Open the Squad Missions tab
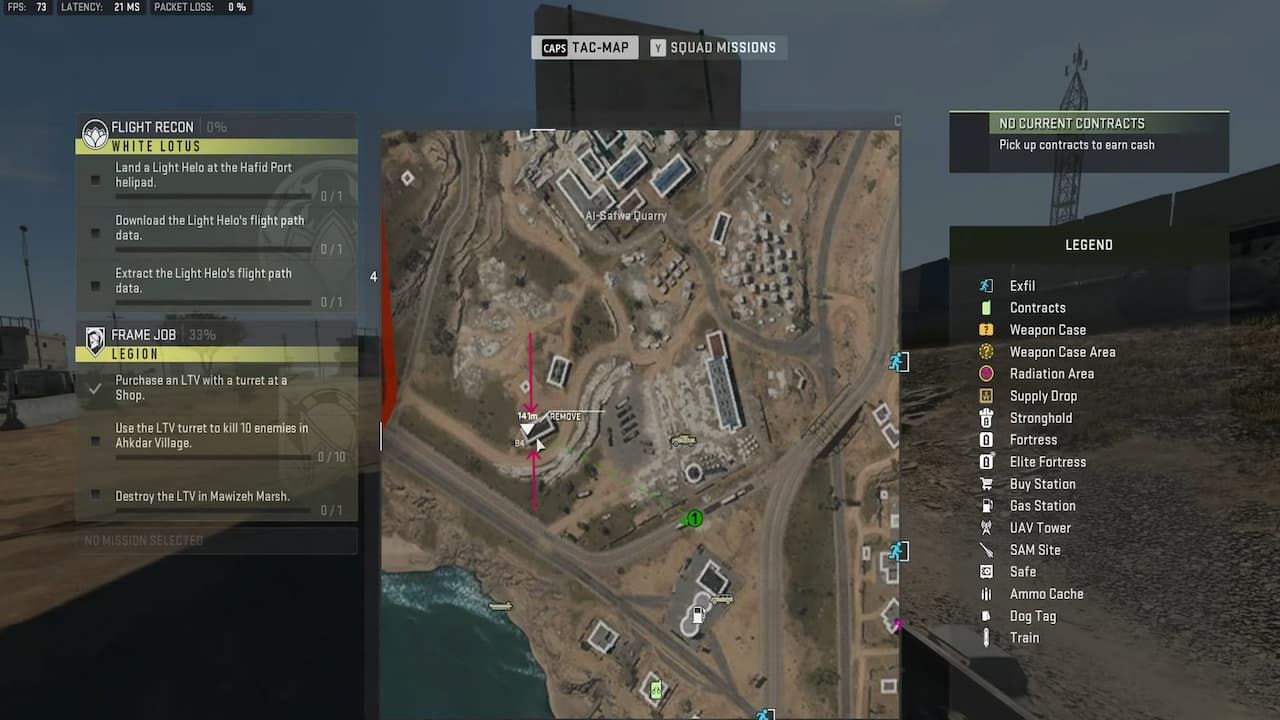1280x720 pixels. tap(716, 47)
